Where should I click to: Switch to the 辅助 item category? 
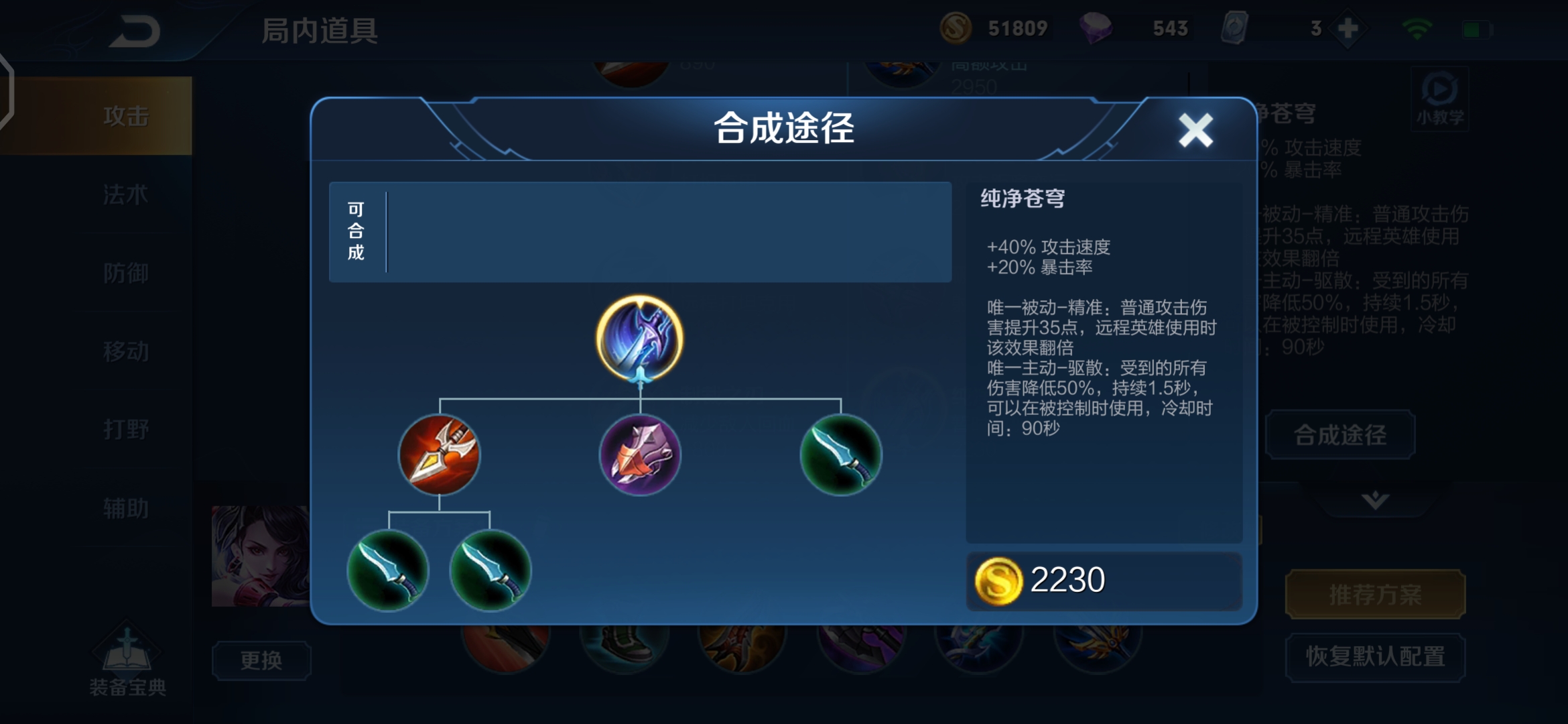click(124, 507)
